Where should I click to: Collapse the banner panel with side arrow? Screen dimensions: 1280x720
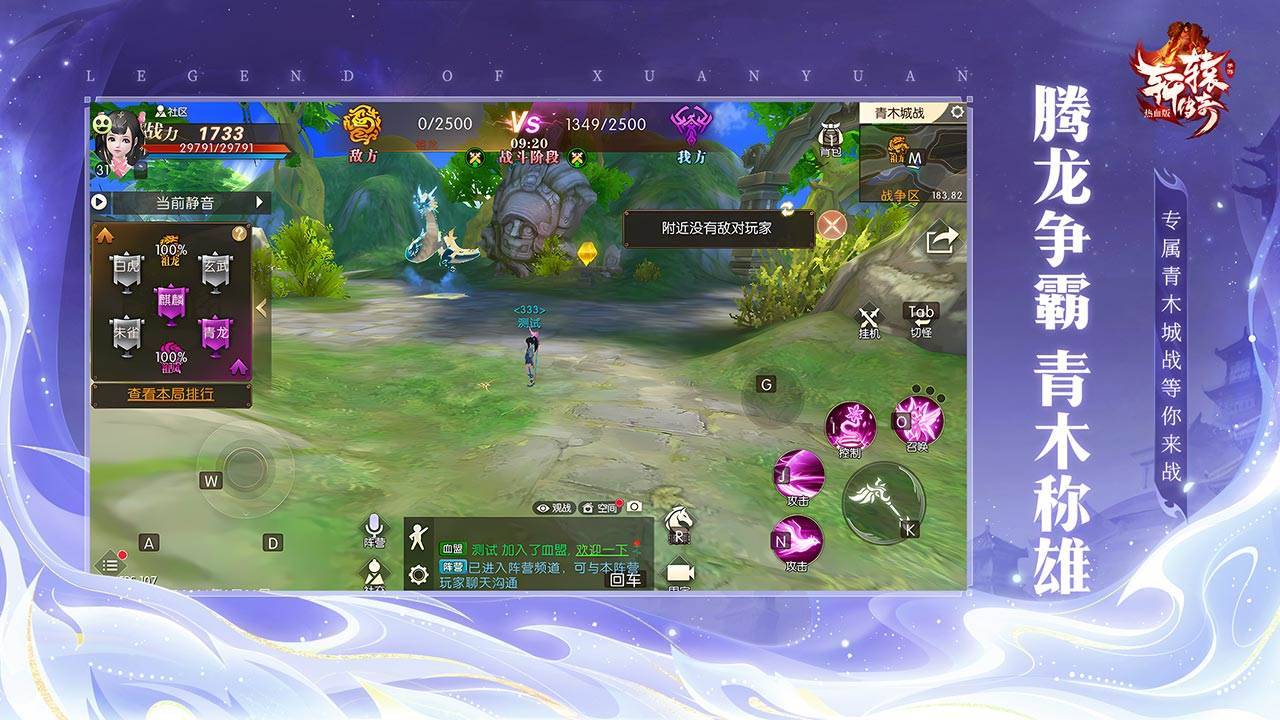[261, 308]
